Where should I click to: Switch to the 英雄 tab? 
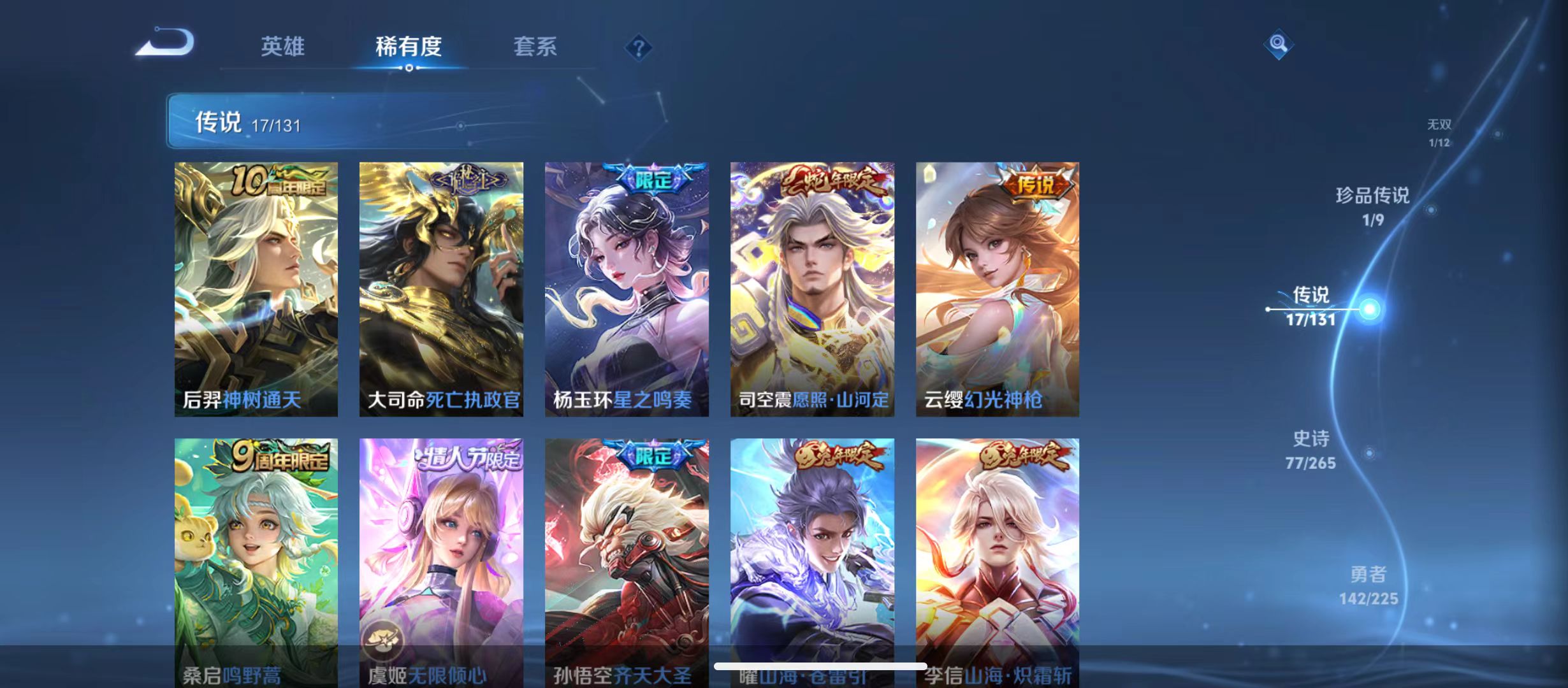[282, 47]
